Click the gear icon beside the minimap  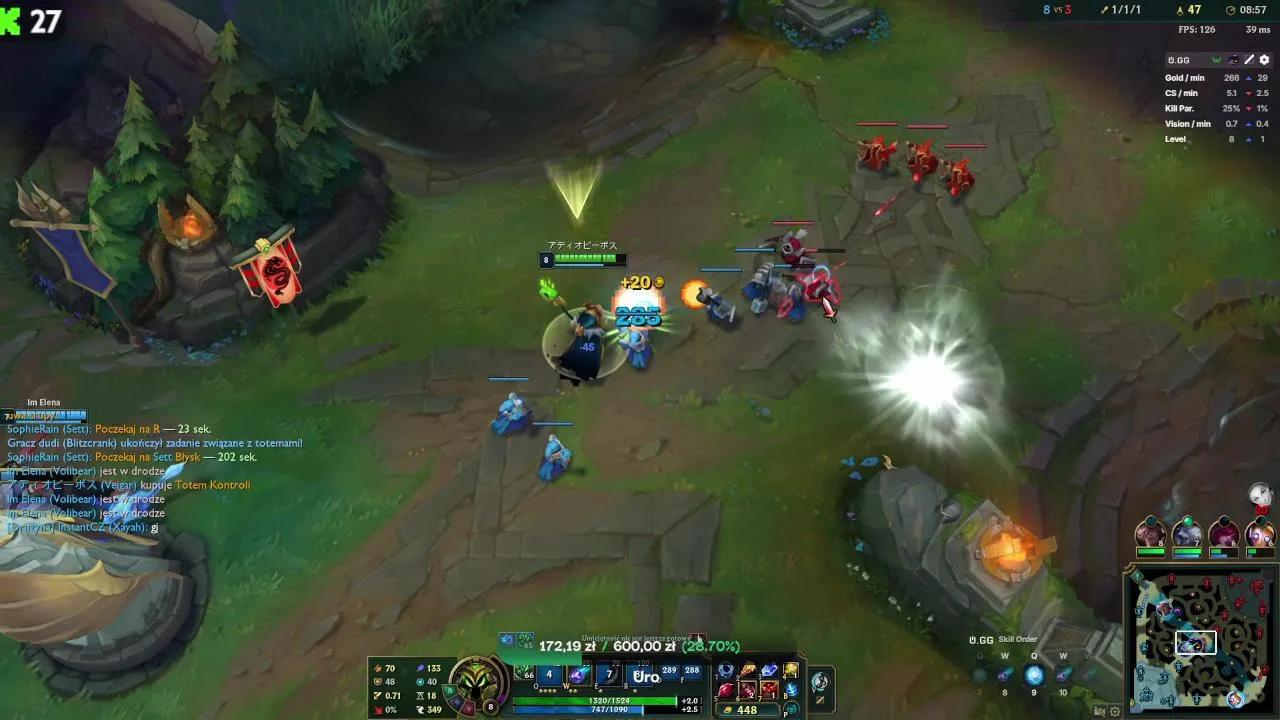[1114, 711]
